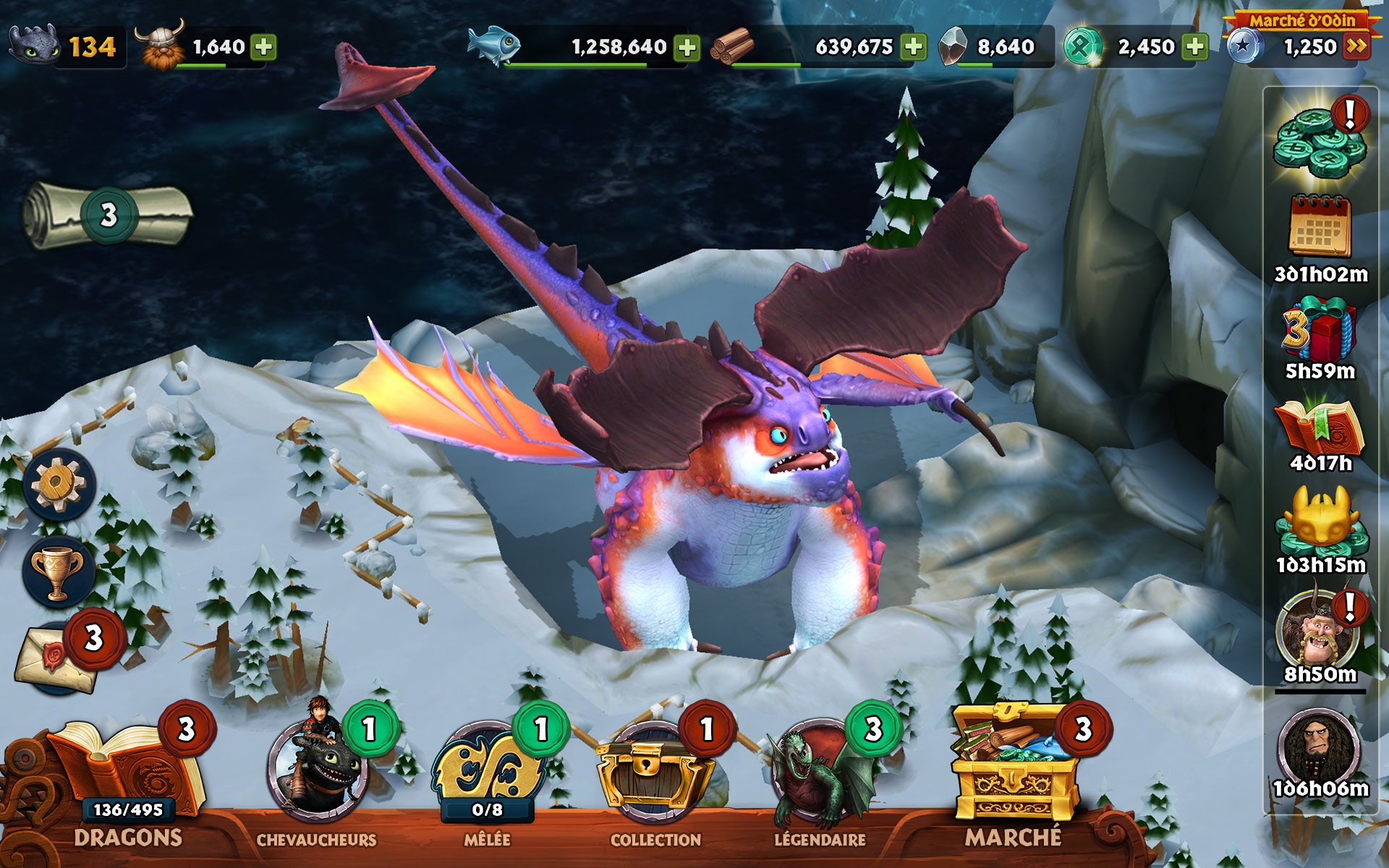Open Marché d'Odin arrow button
Viewport: 1389px width, 868px height.
coord(1356,47)
